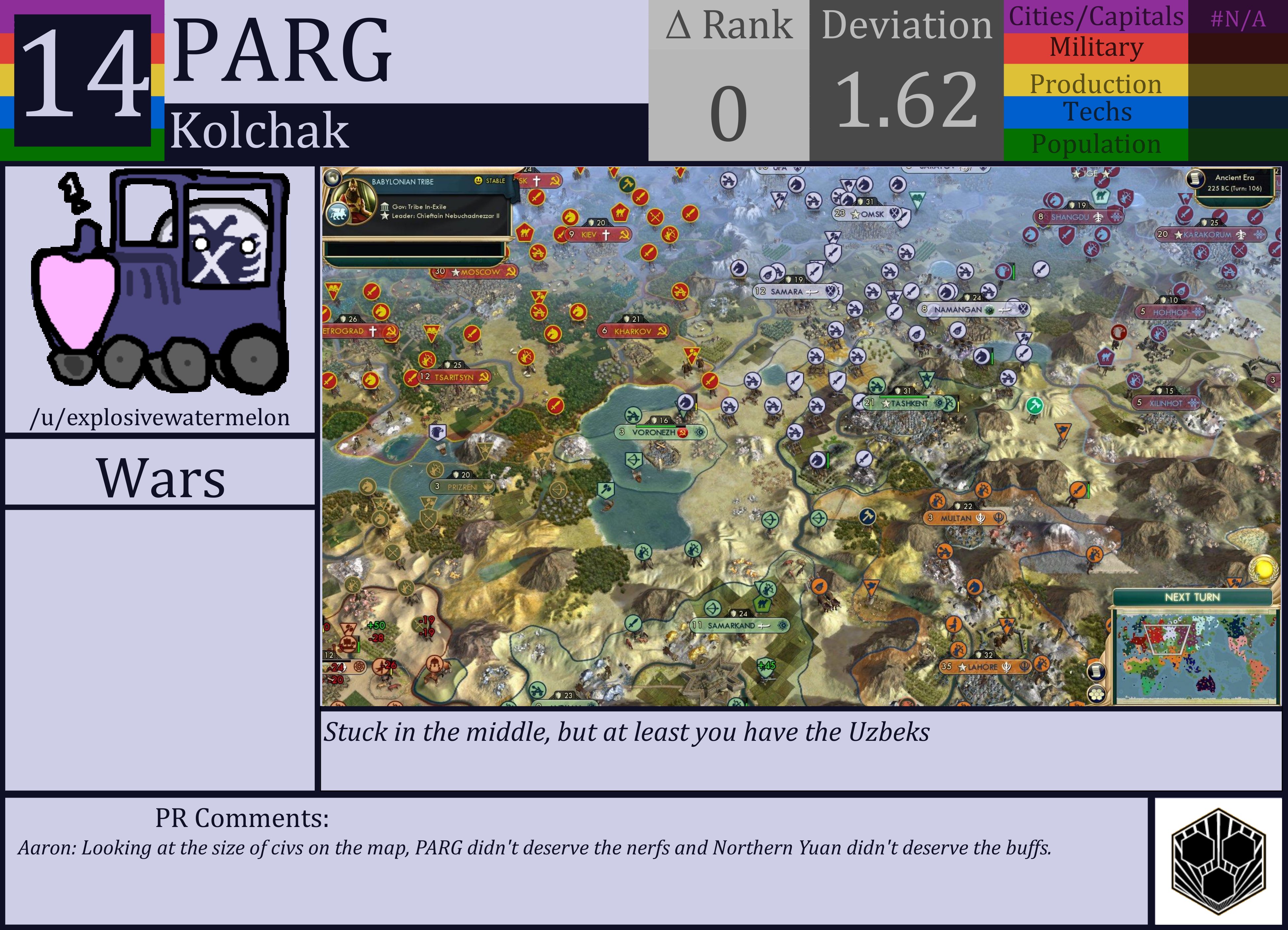Click the cross religion icon on Kiev's banner

point(606,235)
